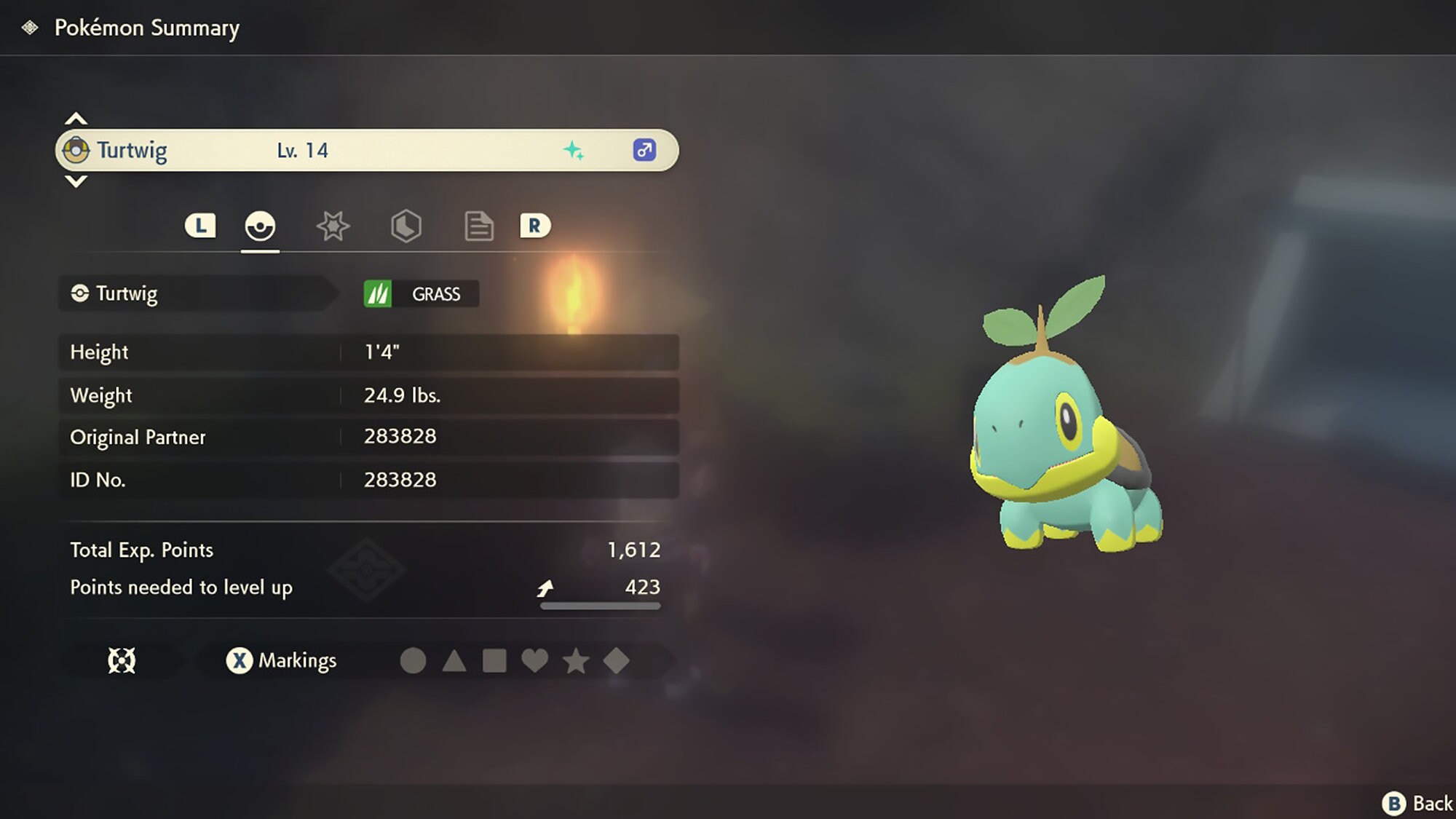This screenshot has width=1456, height=819.
Task: Click the Grass type icon
Action: 377,294
